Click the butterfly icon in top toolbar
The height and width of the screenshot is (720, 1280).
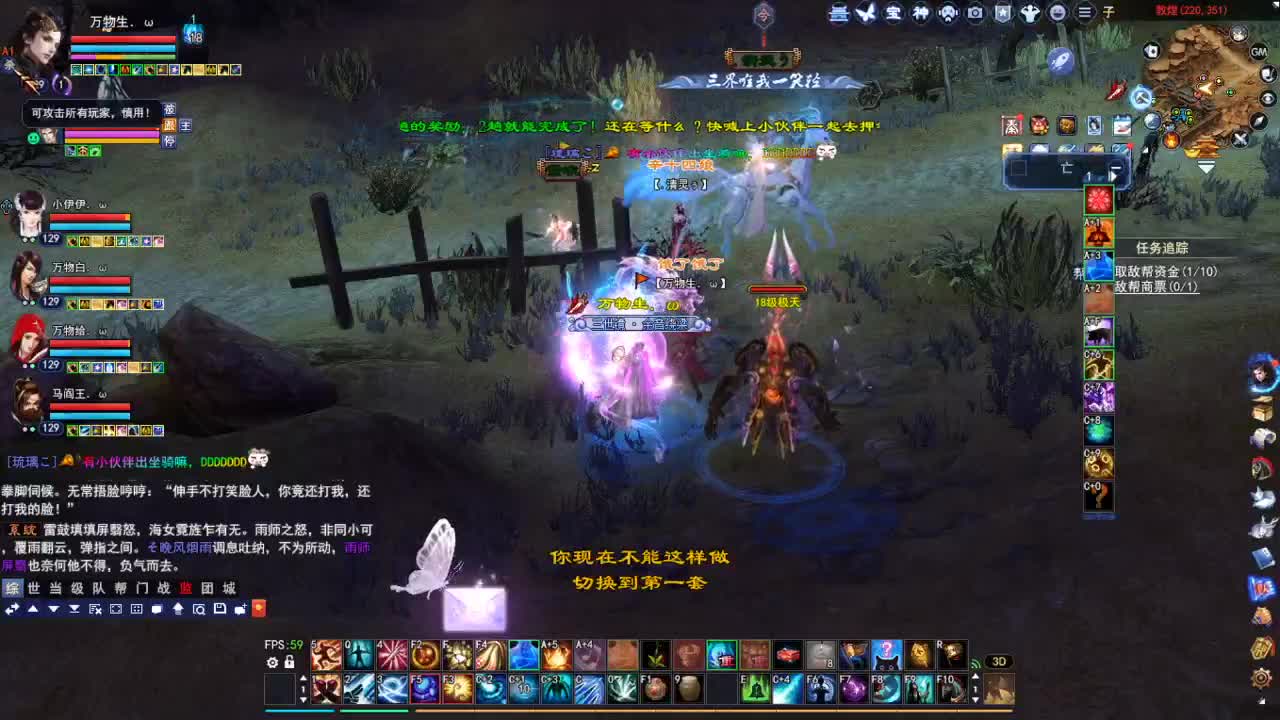click(866, 13)
